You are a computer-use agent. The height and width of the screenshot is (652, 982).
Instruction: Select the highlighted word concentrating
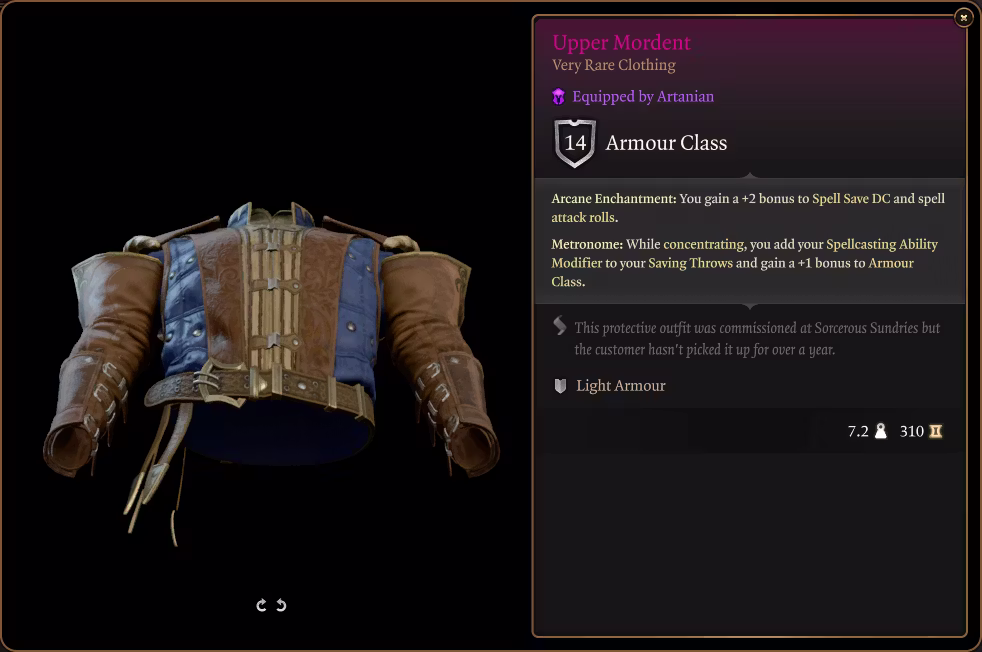(703, 244)
